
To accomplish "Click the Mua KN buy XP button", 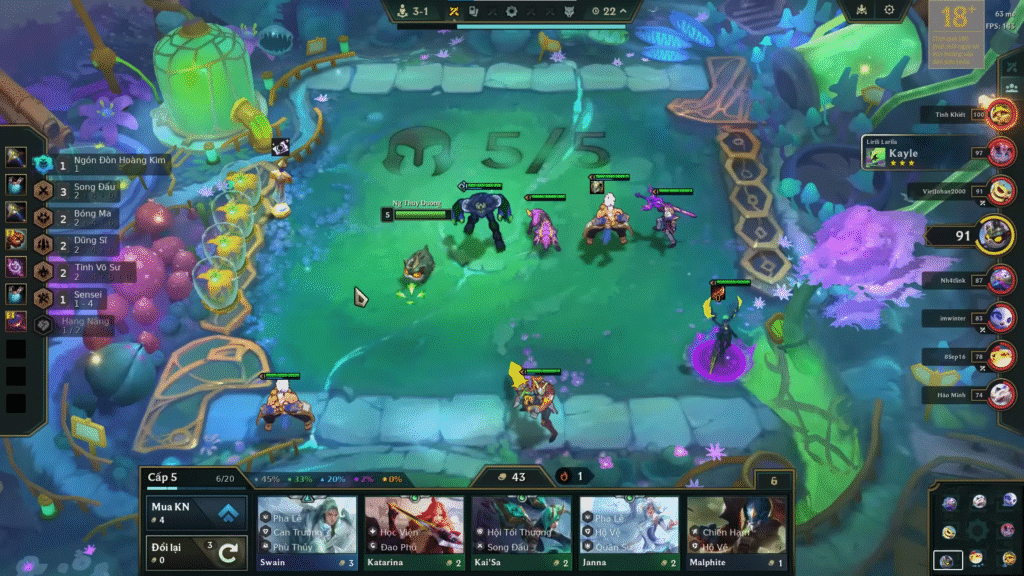I will tap(196, 513).
